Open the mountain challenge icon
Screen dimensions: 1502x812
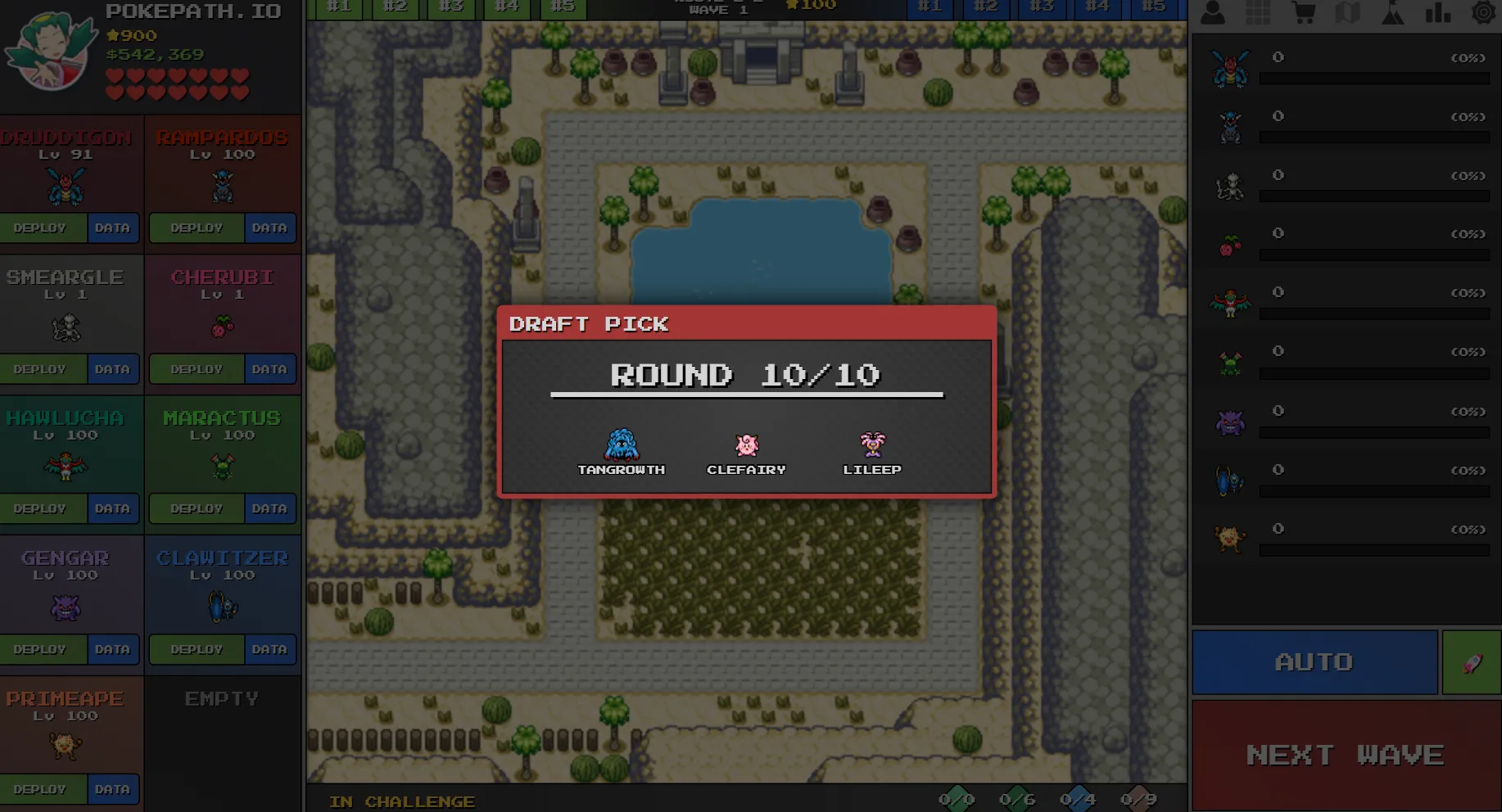[x=1392, y=13]
